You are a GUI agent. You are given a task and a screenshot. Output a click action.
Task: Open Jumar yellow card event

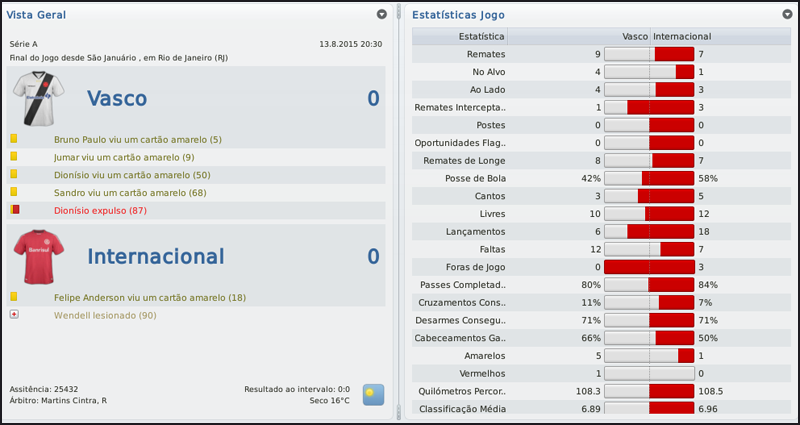[124, 157]
